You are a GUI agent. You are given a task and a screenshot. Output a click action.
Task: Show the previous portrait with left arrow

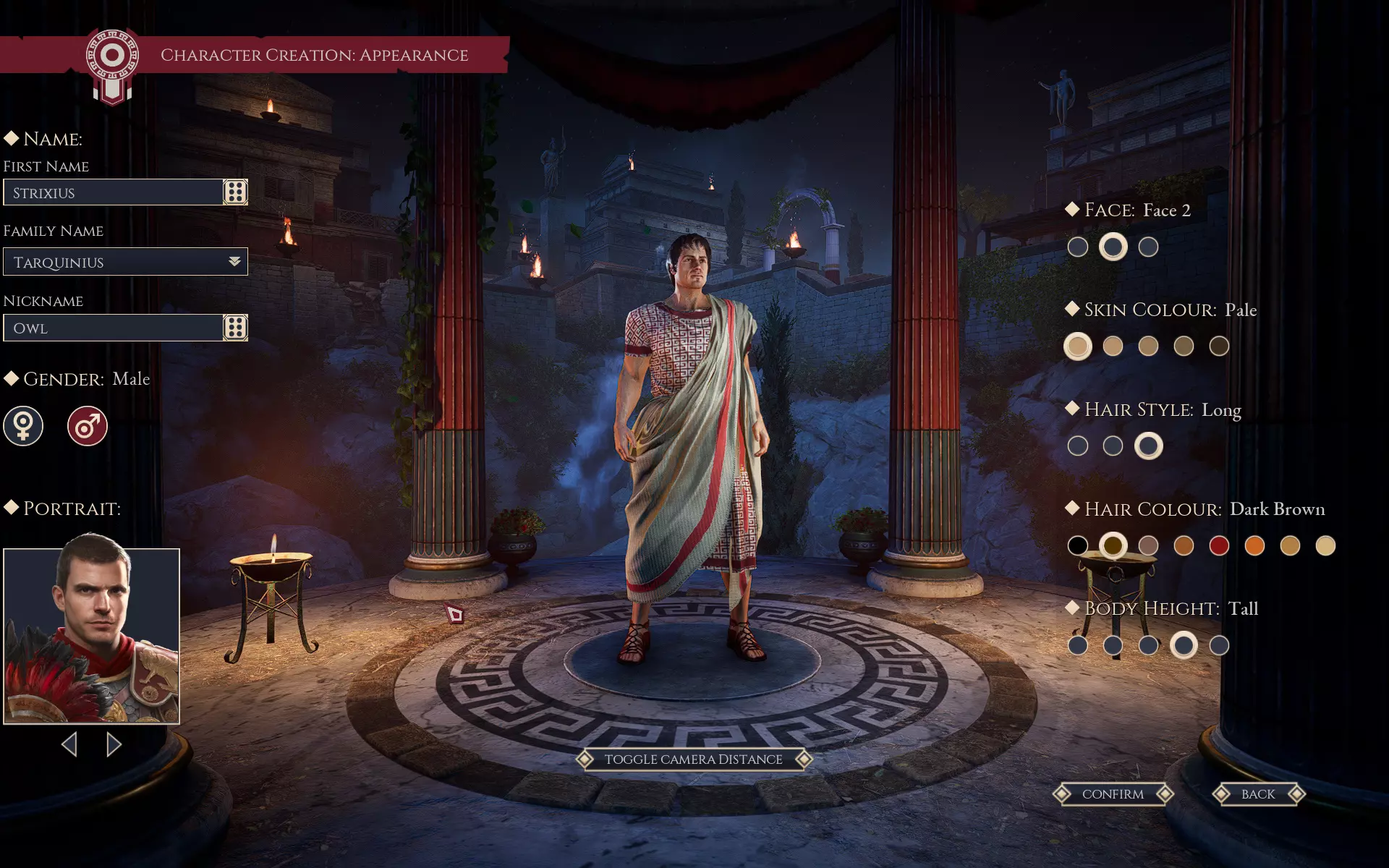(69, 744)
